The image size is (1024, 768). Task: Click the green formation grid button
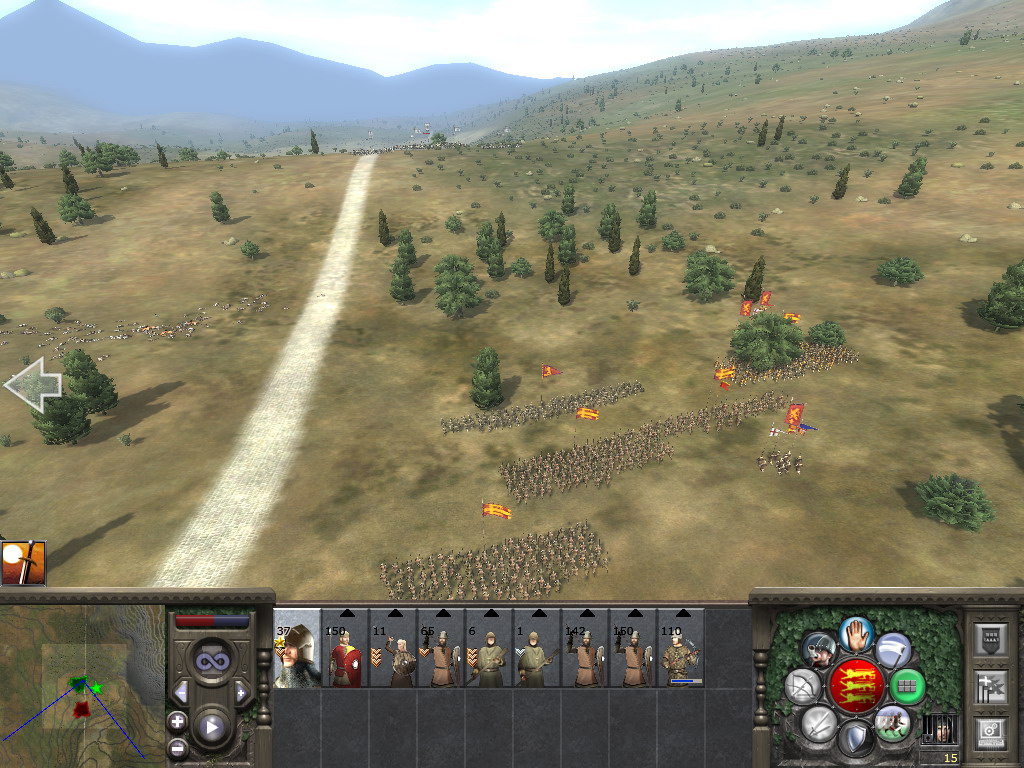[x=908, y=687]
